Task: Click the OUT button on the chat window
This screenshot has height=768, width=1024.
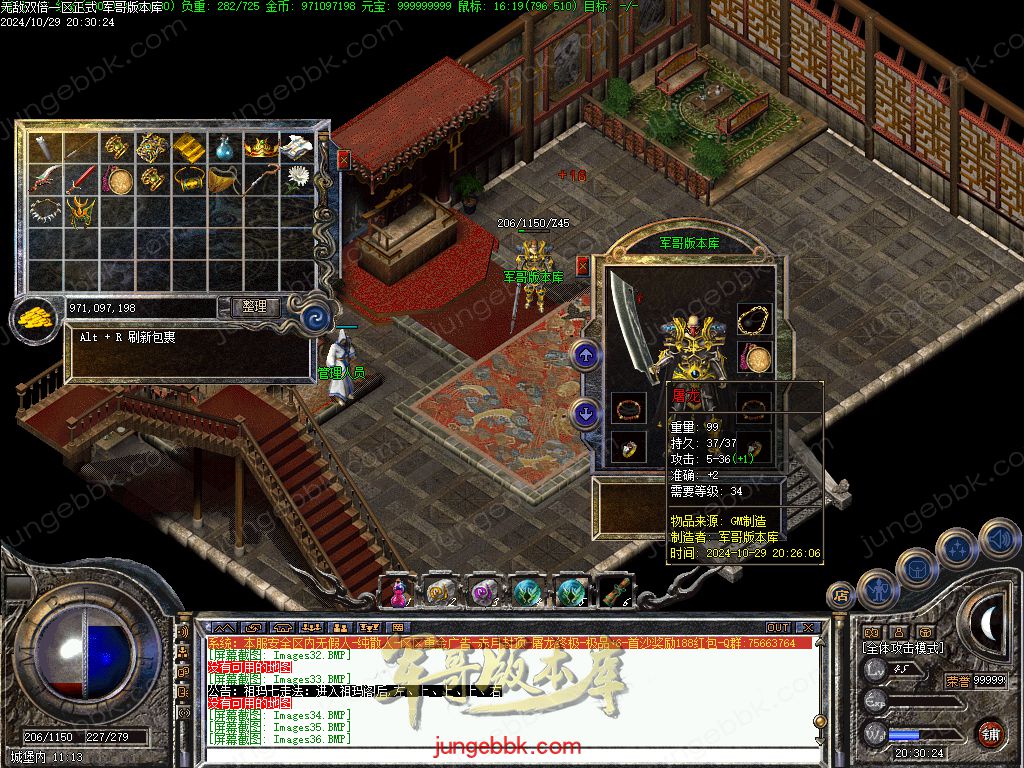Action: click(x=777, y=628)
